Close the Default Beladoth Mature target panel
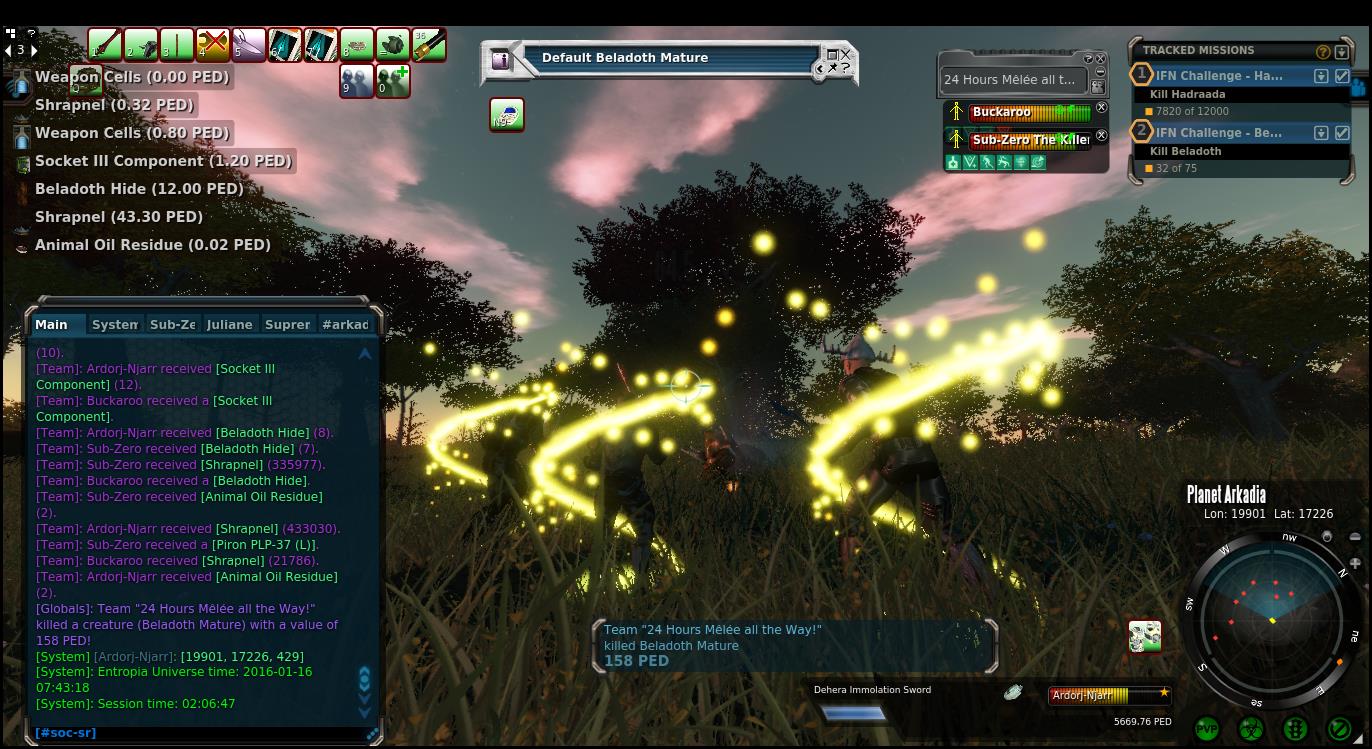Screen dimensions: 1372x749 [x=845, y=55]
